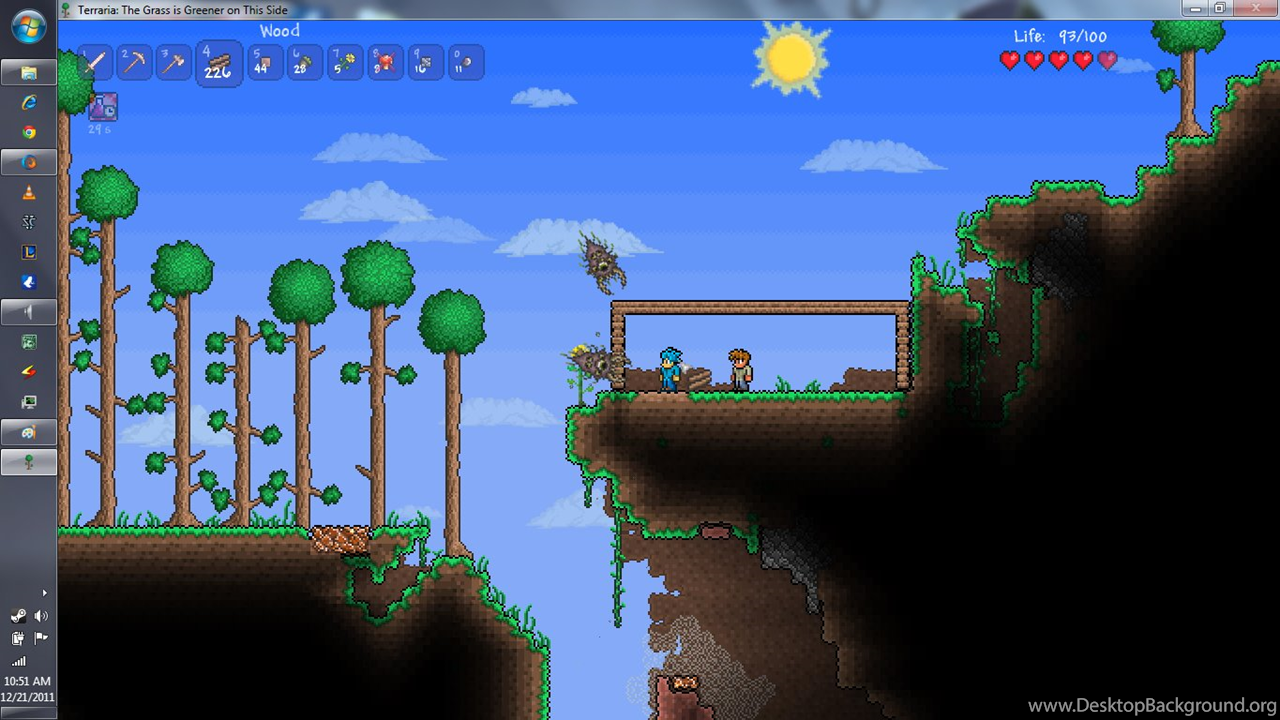Select the acorn stack in the hotbar
Viewport: 1280px width, 720px height.
click(x=305, y=63)
